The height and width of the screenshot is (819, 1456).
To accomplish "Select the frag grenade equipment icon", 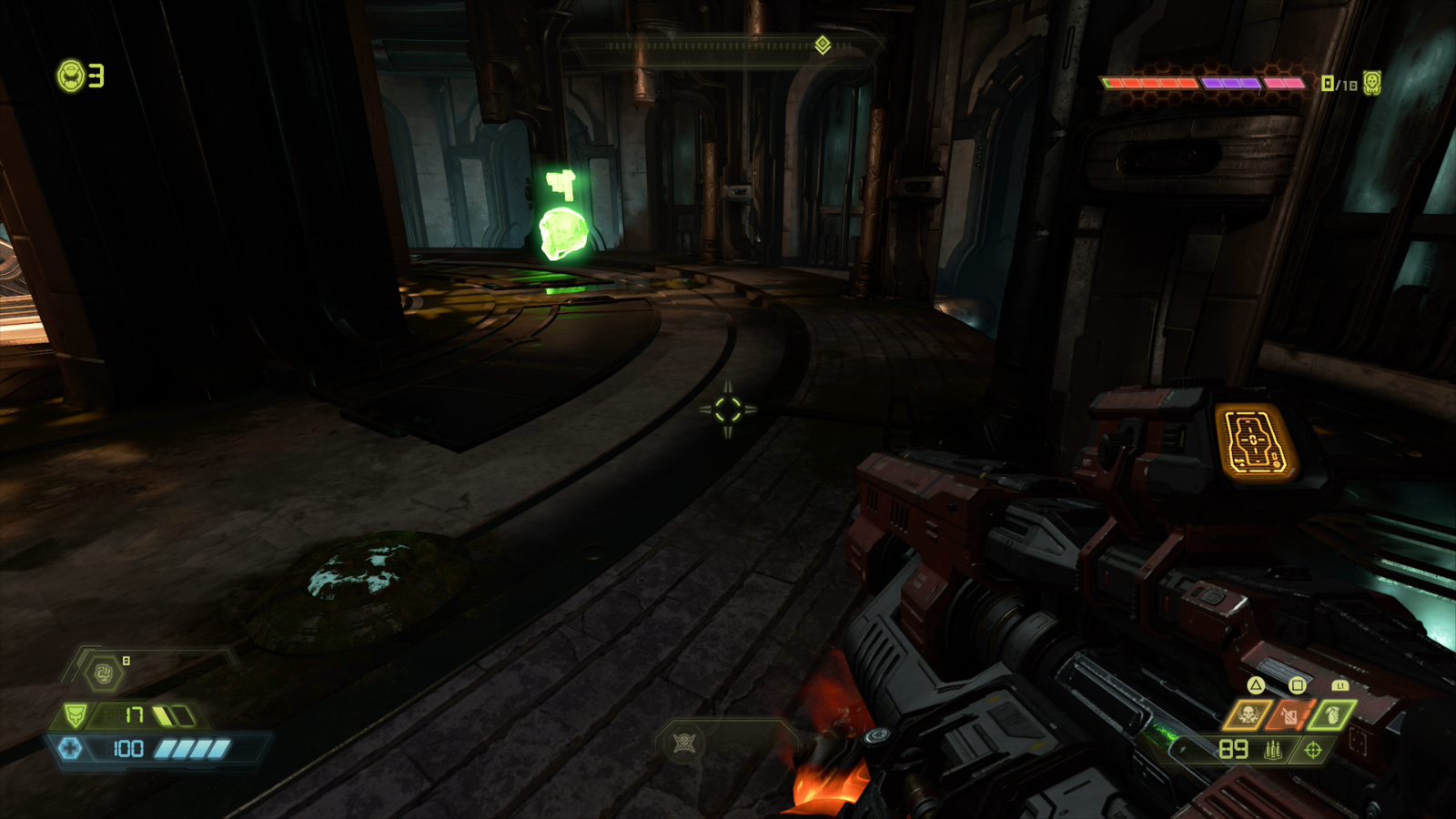I will click(1331, 714).
